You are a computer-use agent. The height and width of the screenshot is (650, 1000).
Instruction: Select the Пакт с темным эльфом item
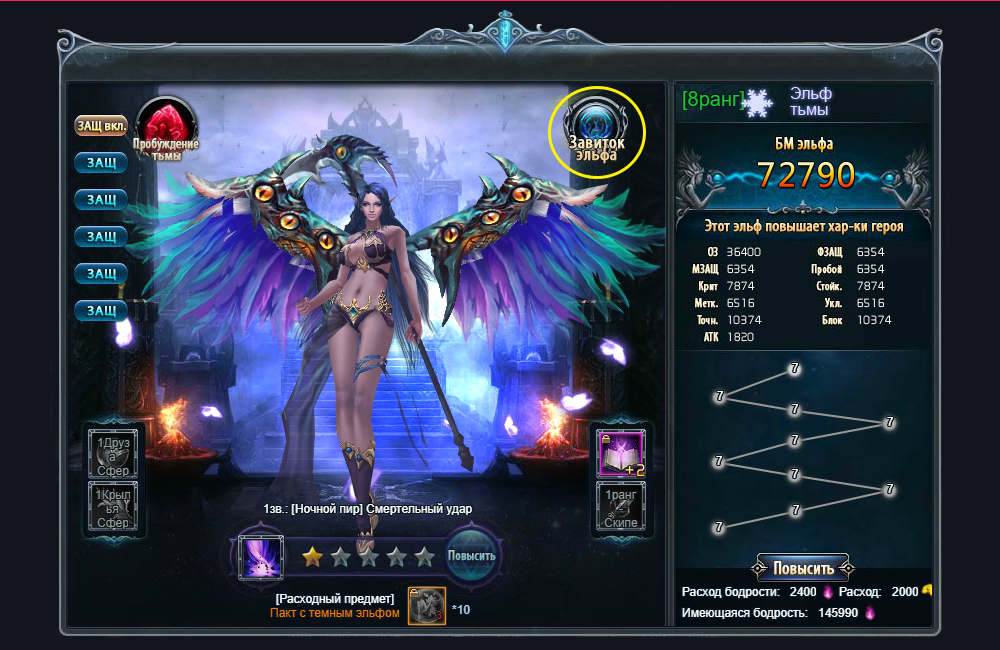point(426,604)
